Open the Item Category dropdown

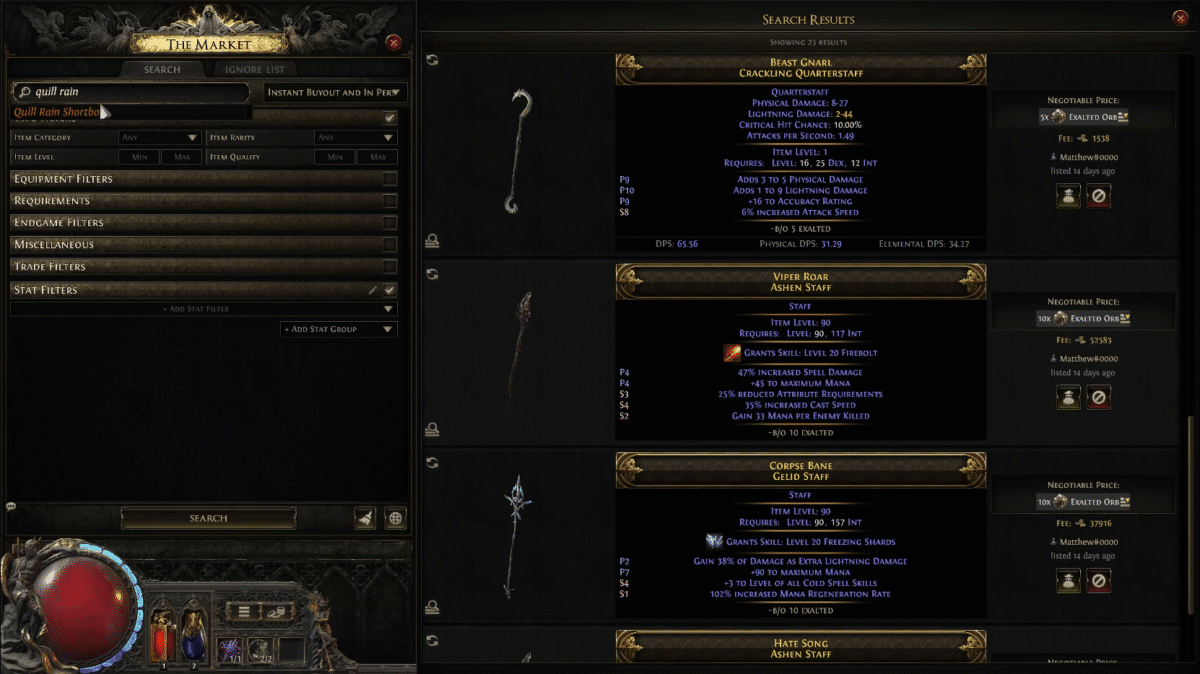click(160, 137)
